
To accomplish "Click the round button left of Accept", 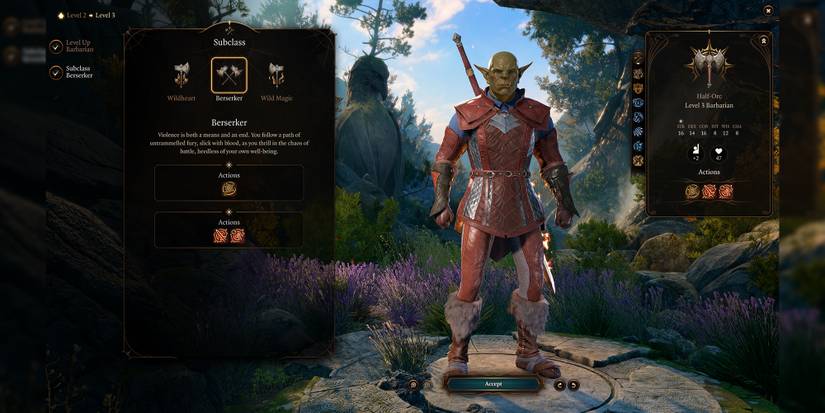I will 412,384.
